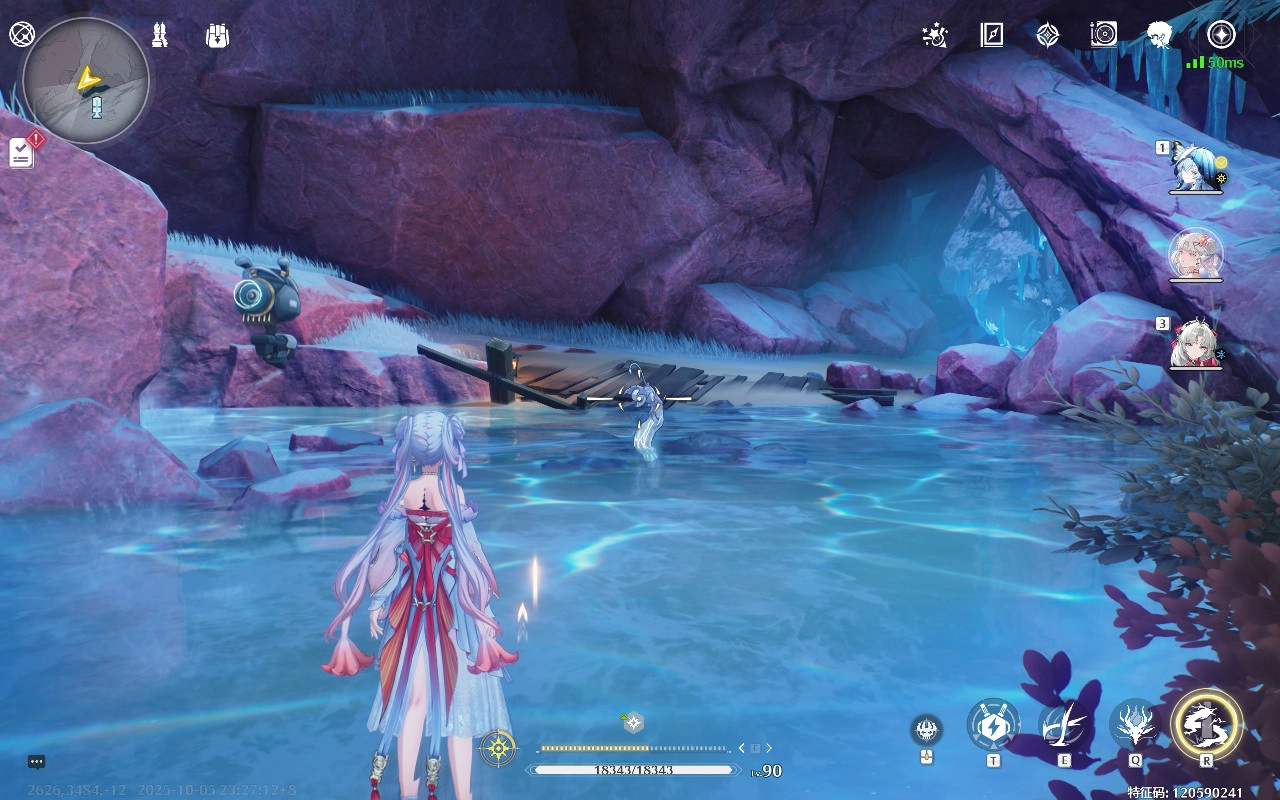Open the circular minimap
1280x800 pixels.
[x=86, y=81]
